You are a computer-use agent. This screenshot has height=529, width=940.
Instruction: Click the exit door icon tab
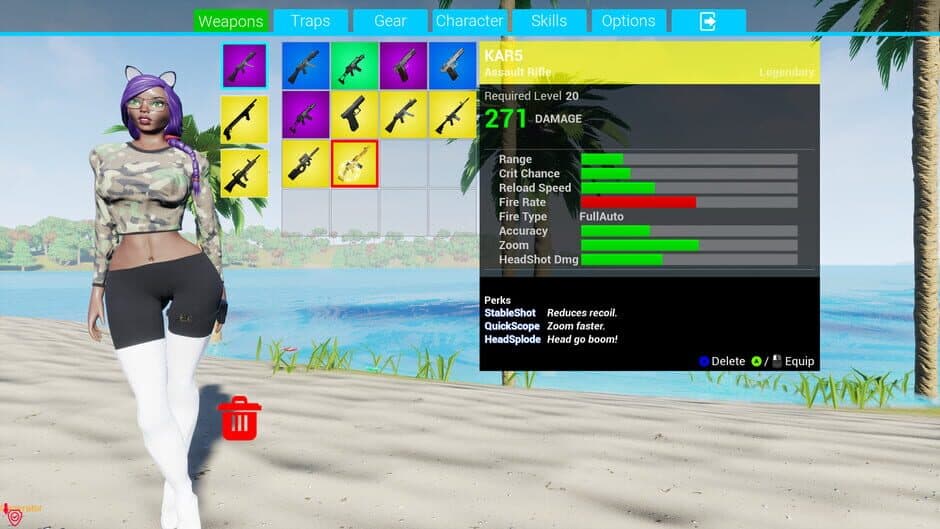coord(708,21)
